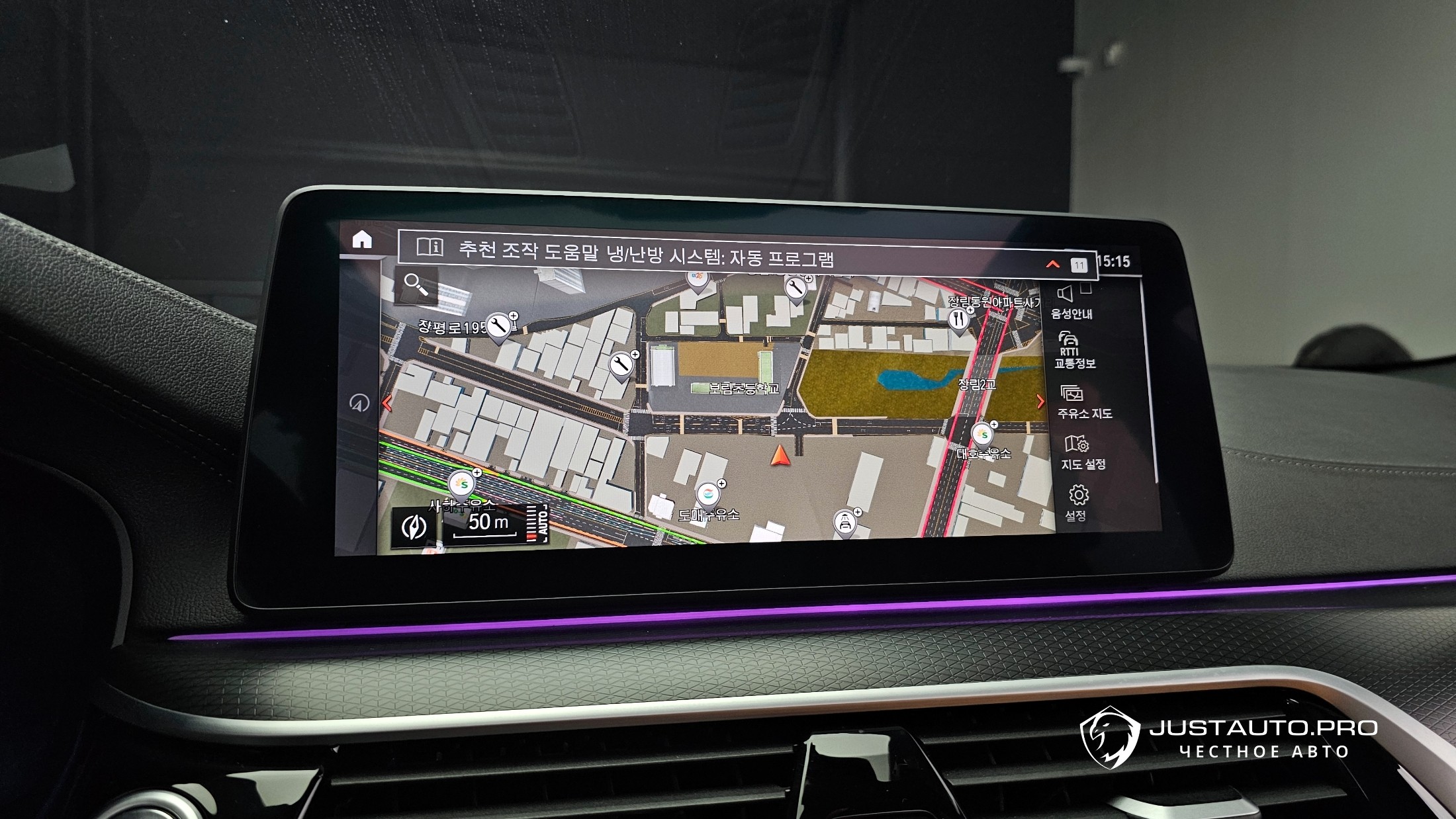Select the compass icon beside the map's scale
The image size is (1456, 819).
pyautogui.click(x=414, y=527)
